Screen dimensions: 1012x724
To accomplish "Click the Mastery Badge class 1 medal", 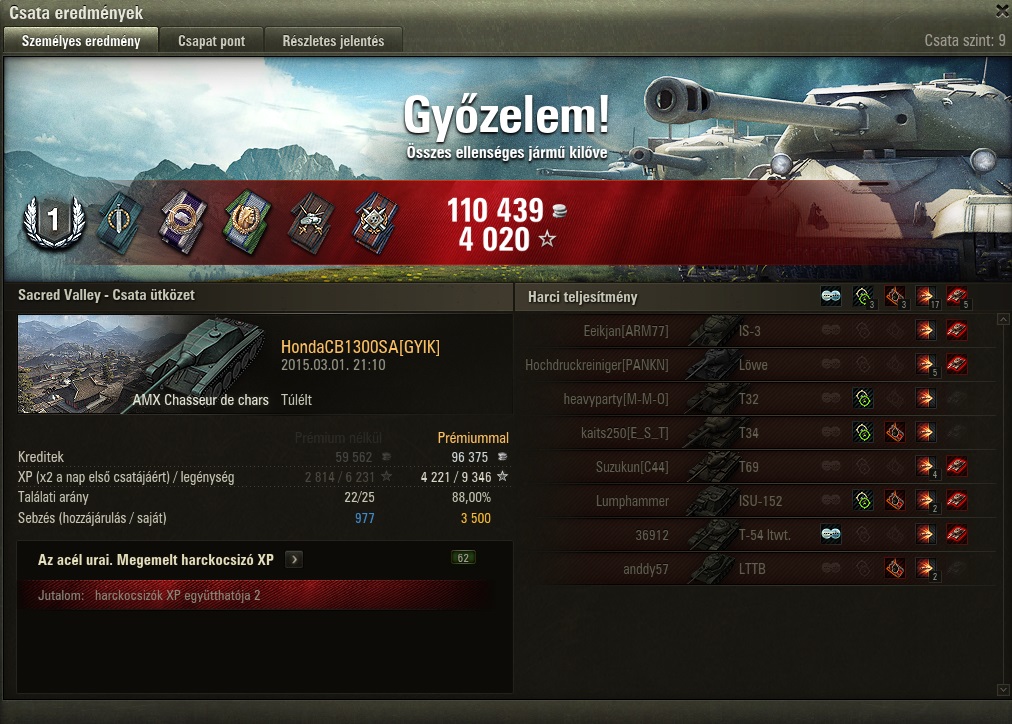I will tap(48, 220).
